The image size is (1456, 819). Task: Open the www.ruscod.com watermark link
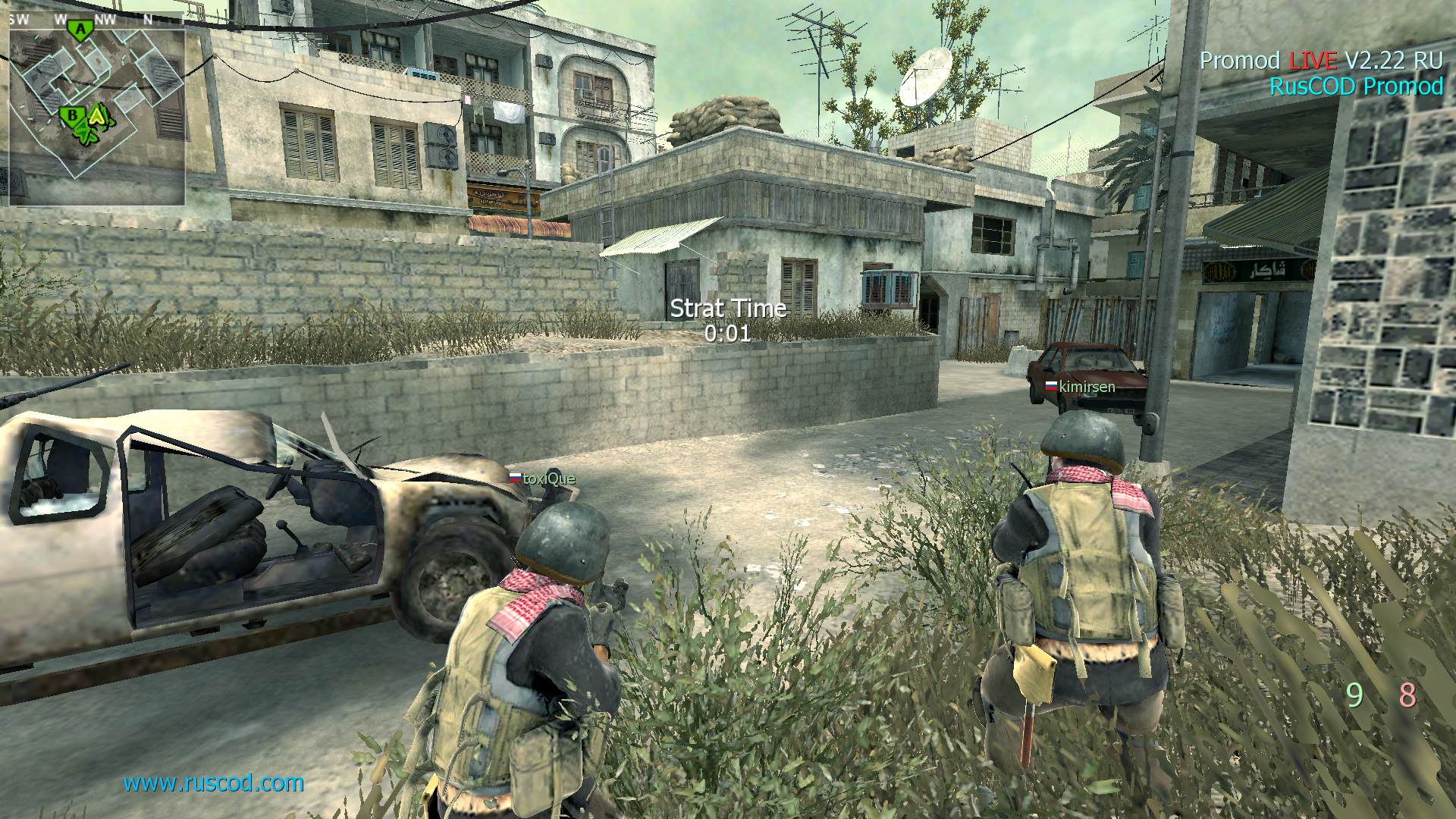point(213,783)
